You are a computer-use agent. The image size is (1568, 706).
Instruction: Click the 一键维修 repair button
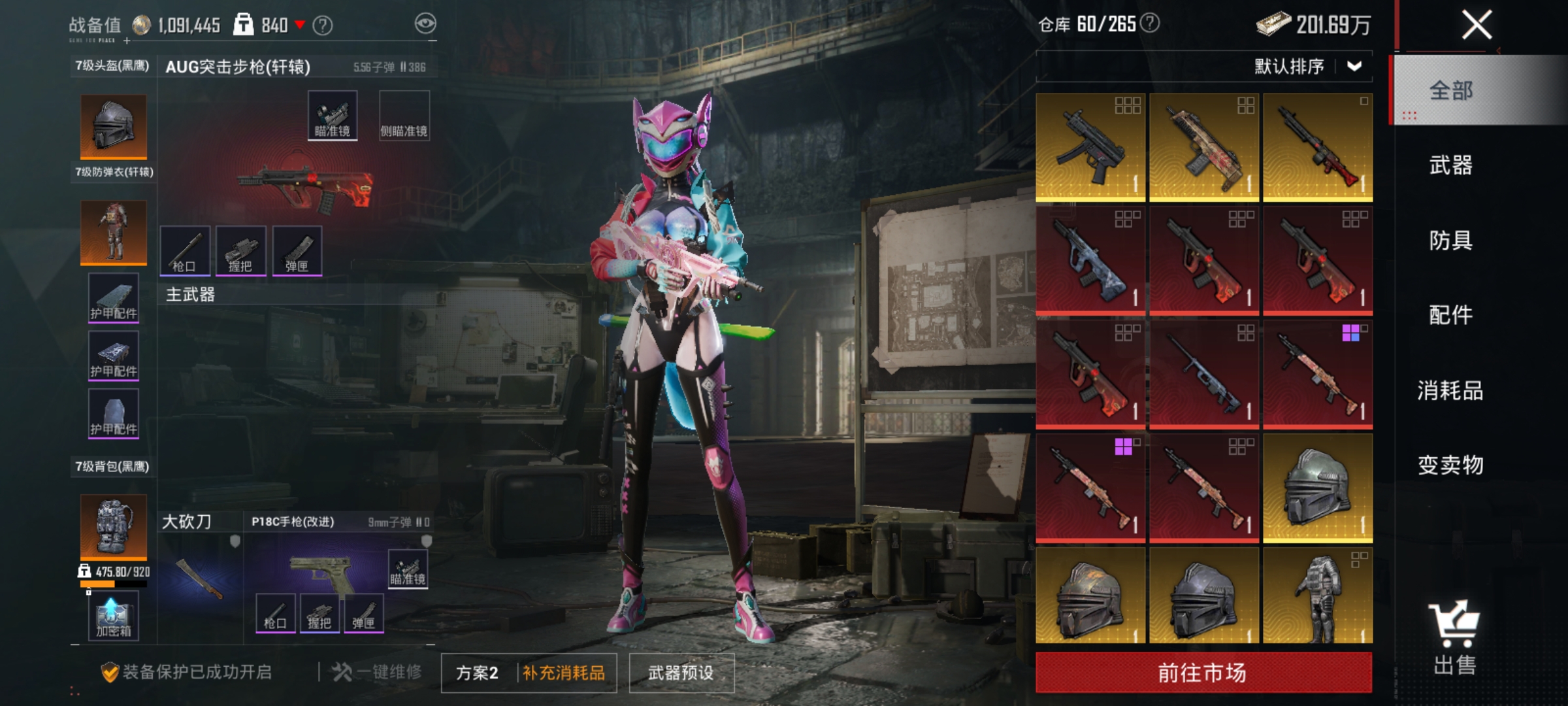pyautogui.click(x=378, y=672)
